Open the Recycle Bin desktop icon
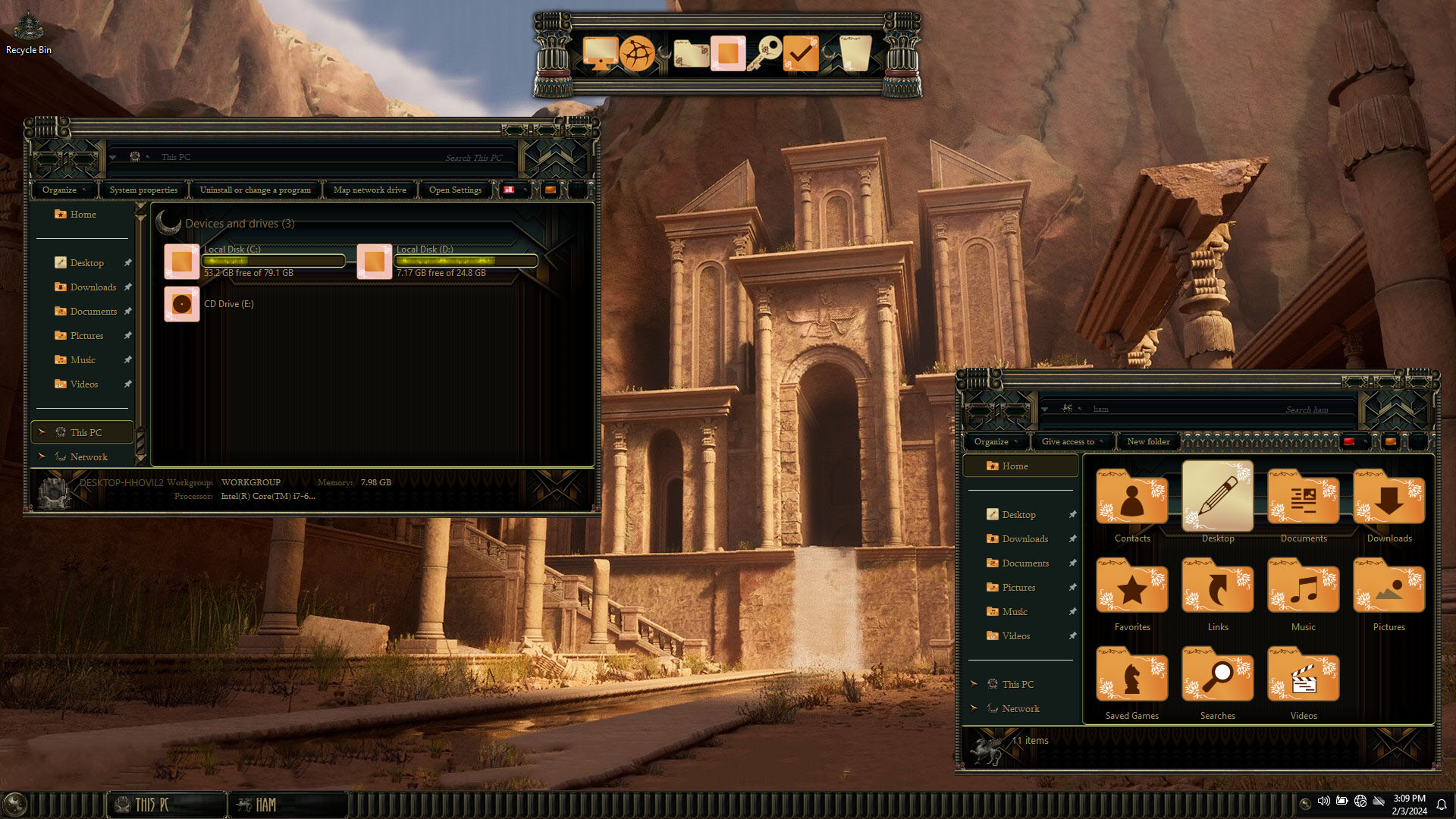 [28, 32]
